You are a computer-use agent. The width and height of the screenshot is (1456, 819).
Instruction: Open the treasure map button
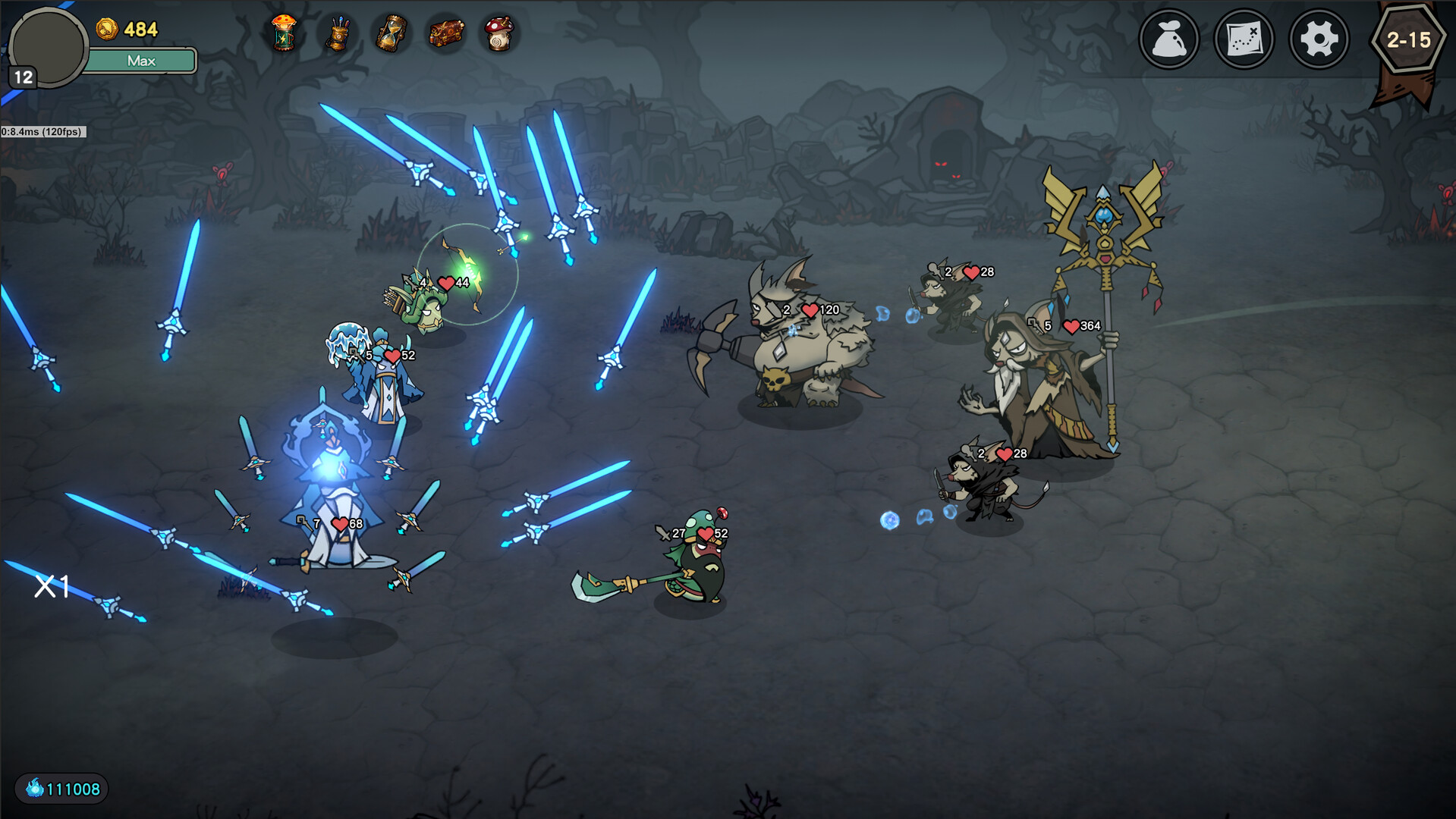click(1244, 39)
